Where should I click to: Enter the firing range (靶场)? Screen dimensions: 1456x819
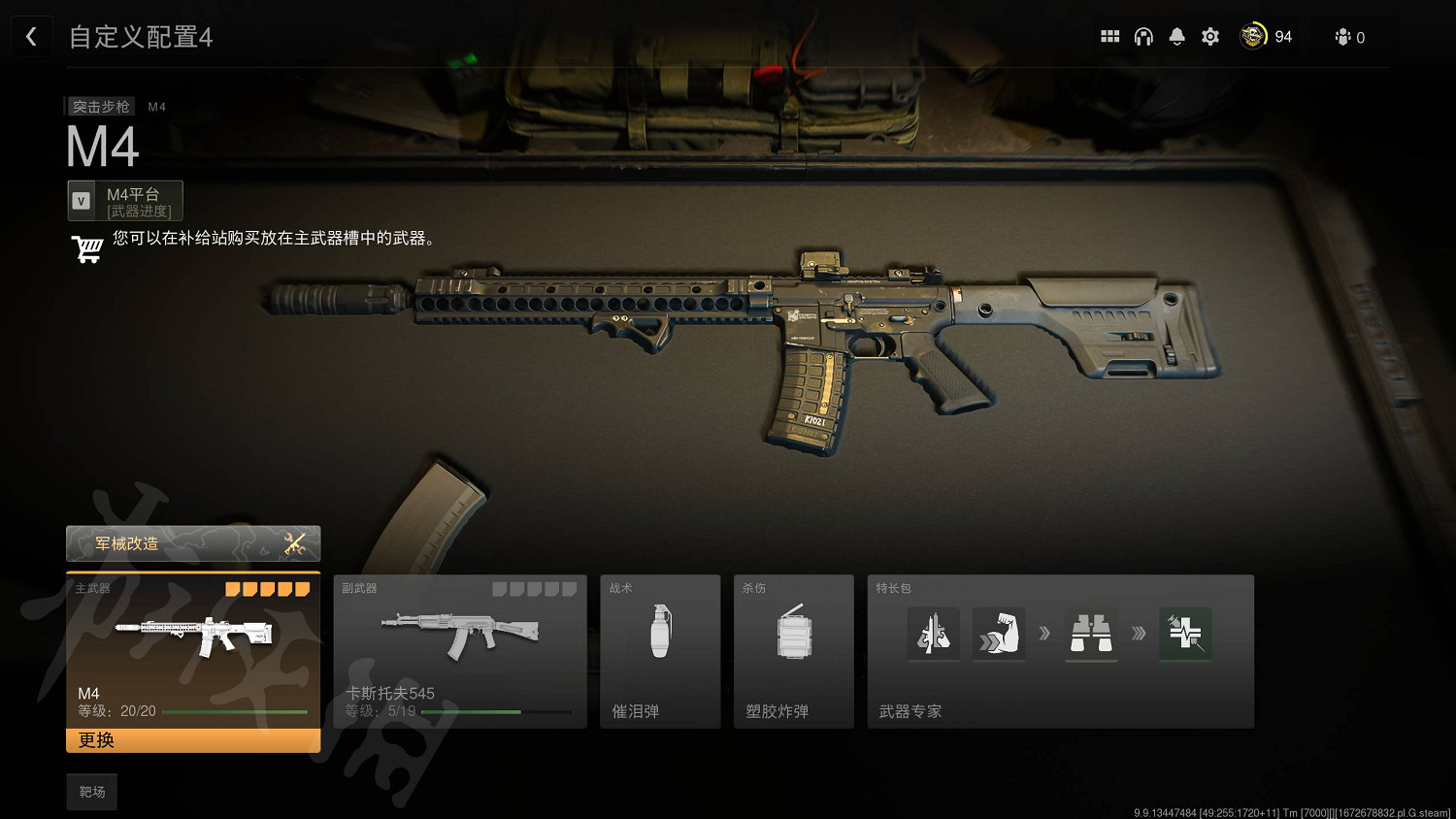(x=92, y=792)
